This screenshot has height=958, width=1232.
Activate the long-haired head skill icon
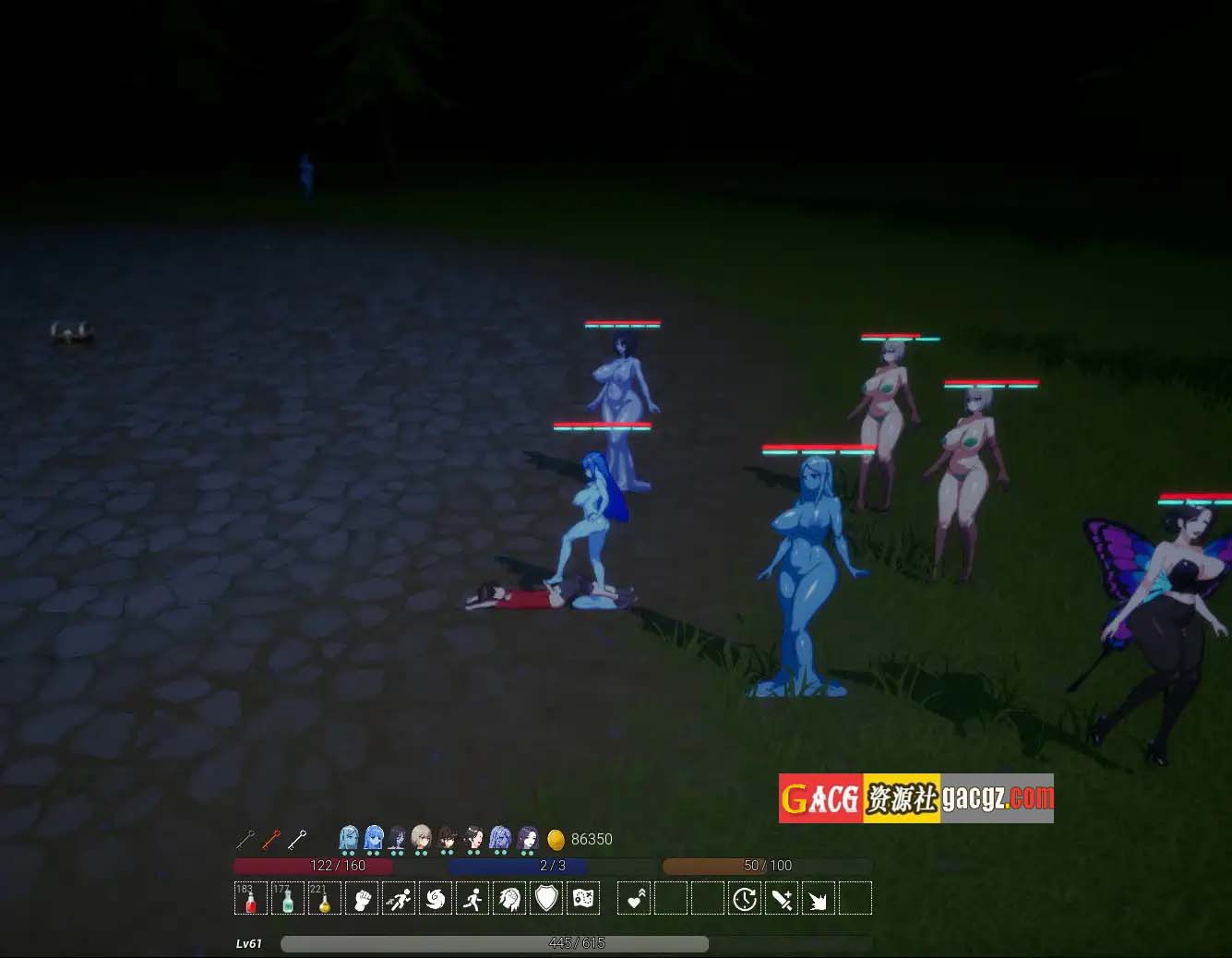[509, 898]
